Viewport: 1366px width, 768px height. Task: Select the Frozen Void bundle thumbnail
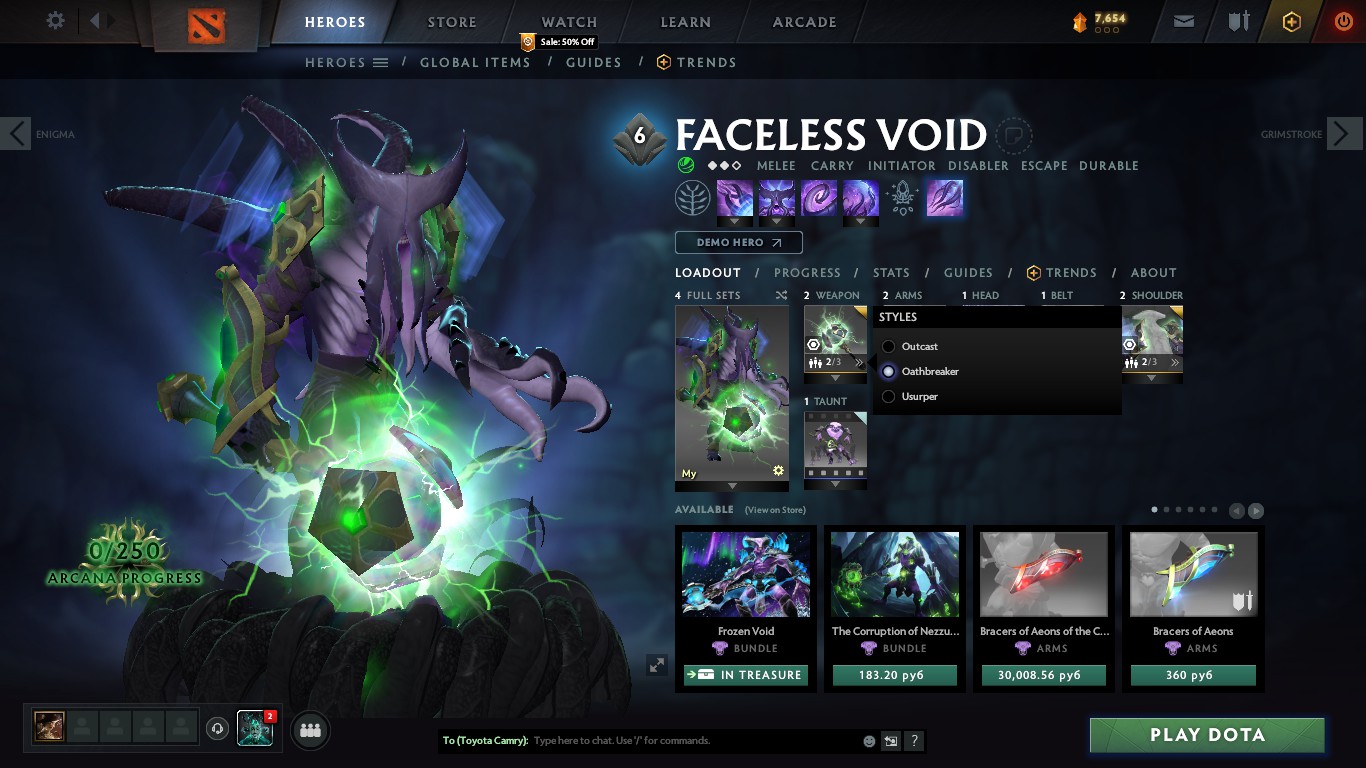[x=745, y=575]
